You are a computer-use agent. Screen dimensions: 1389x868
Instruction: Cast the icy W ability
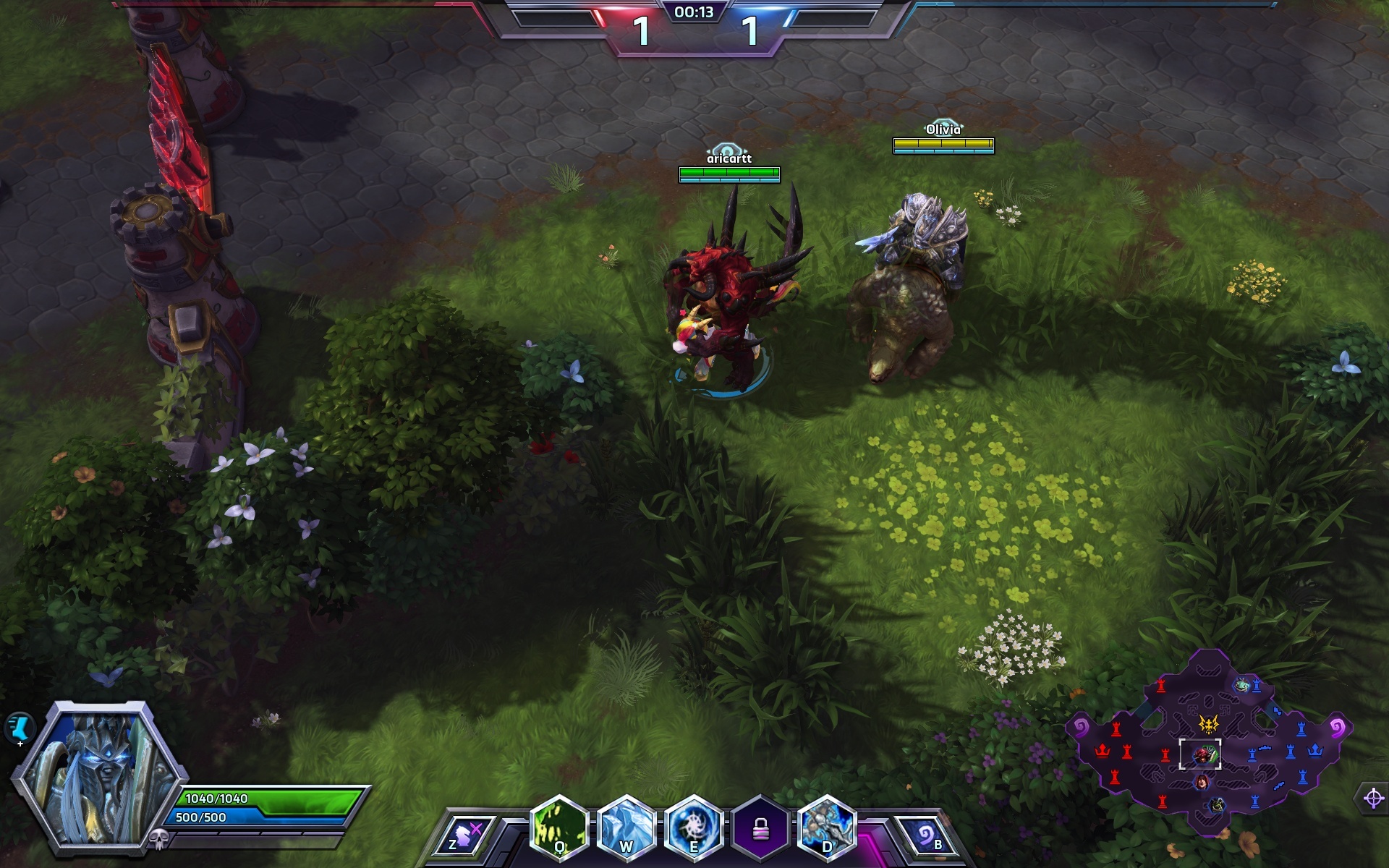[626, 828]
